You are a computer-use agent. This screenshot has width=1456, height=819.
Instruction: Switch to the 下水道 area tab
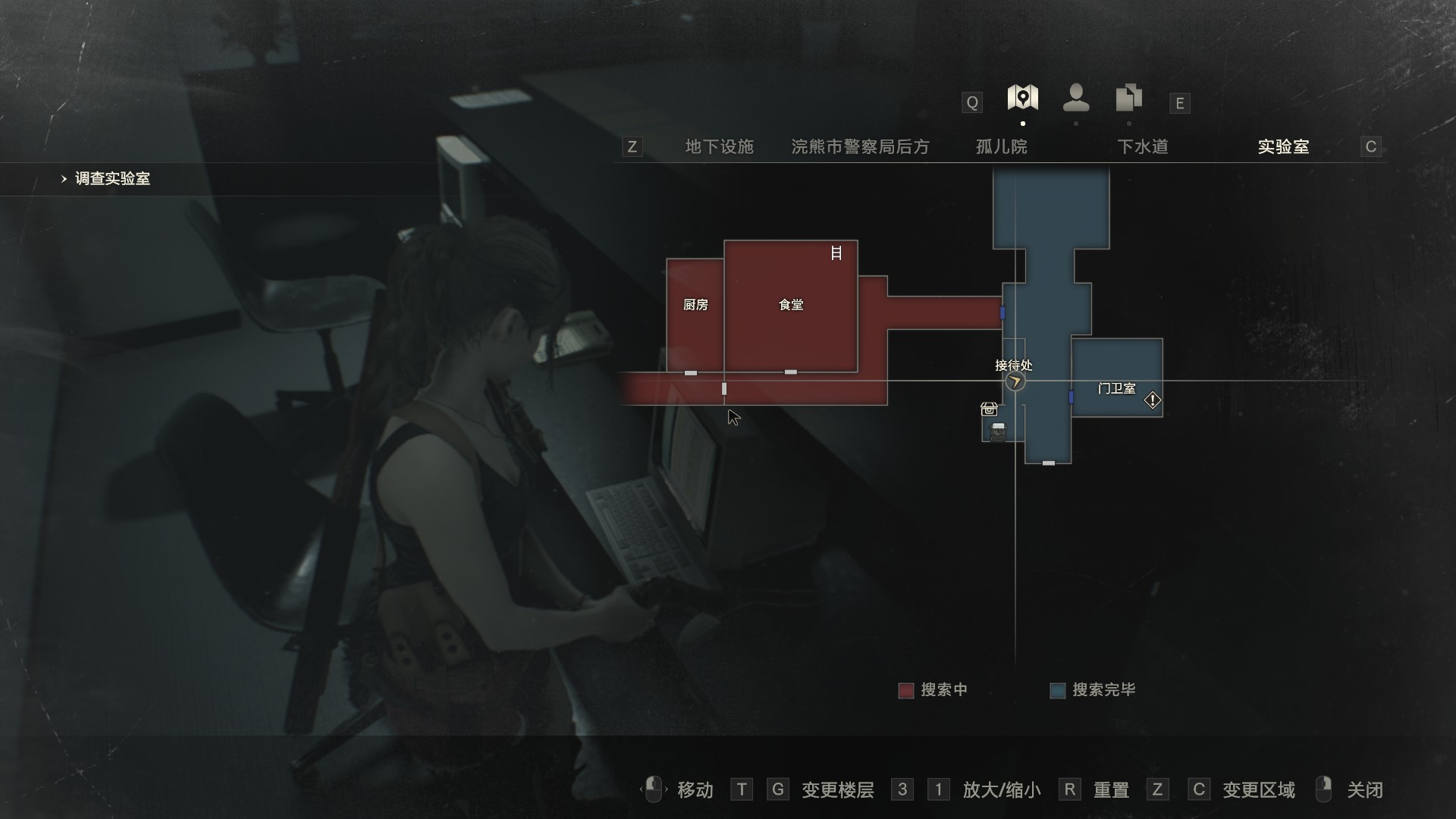click(1142, 146)
